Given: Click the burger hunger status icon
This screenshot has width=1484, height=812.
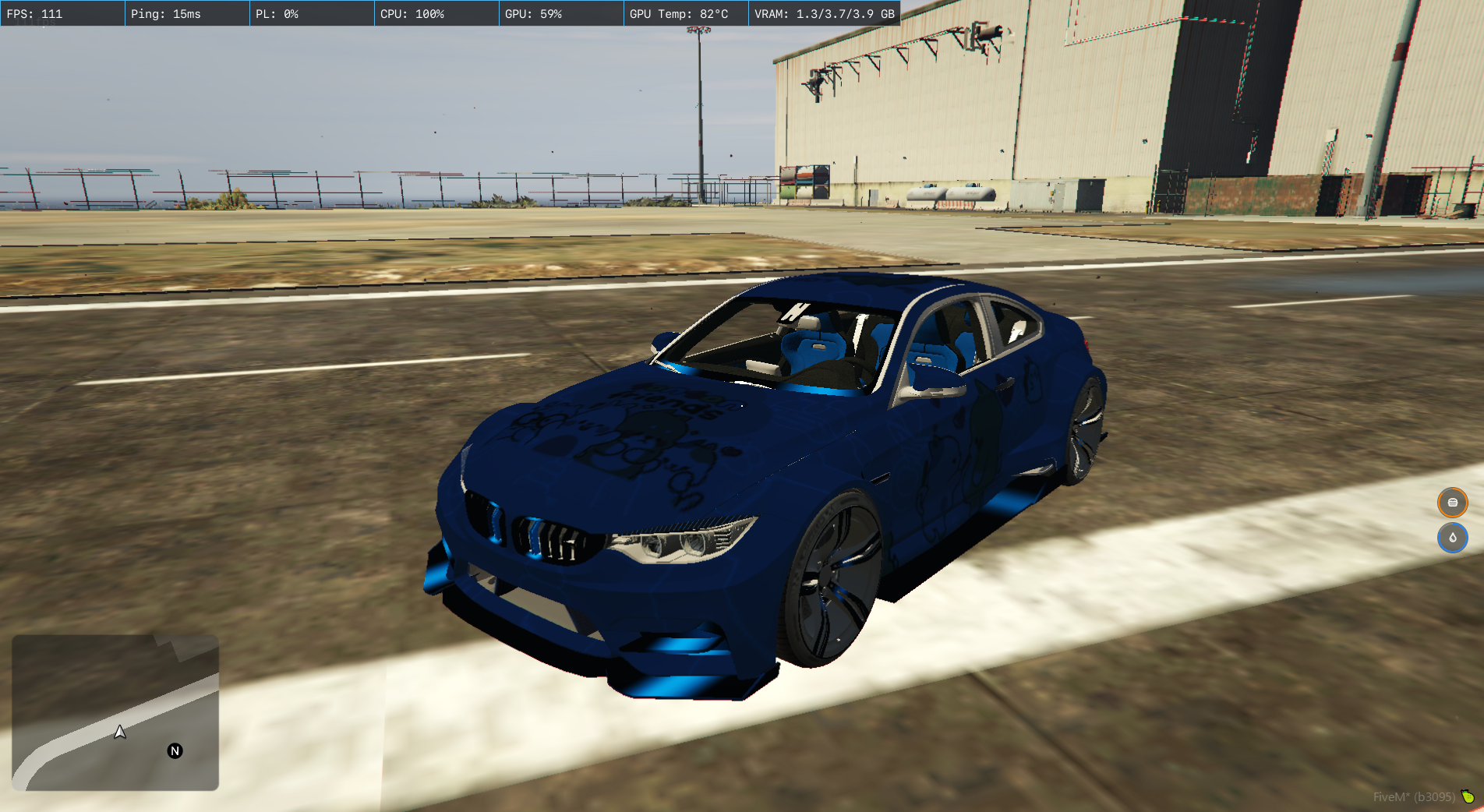Looking at the screenshot, I should 1452,503.
